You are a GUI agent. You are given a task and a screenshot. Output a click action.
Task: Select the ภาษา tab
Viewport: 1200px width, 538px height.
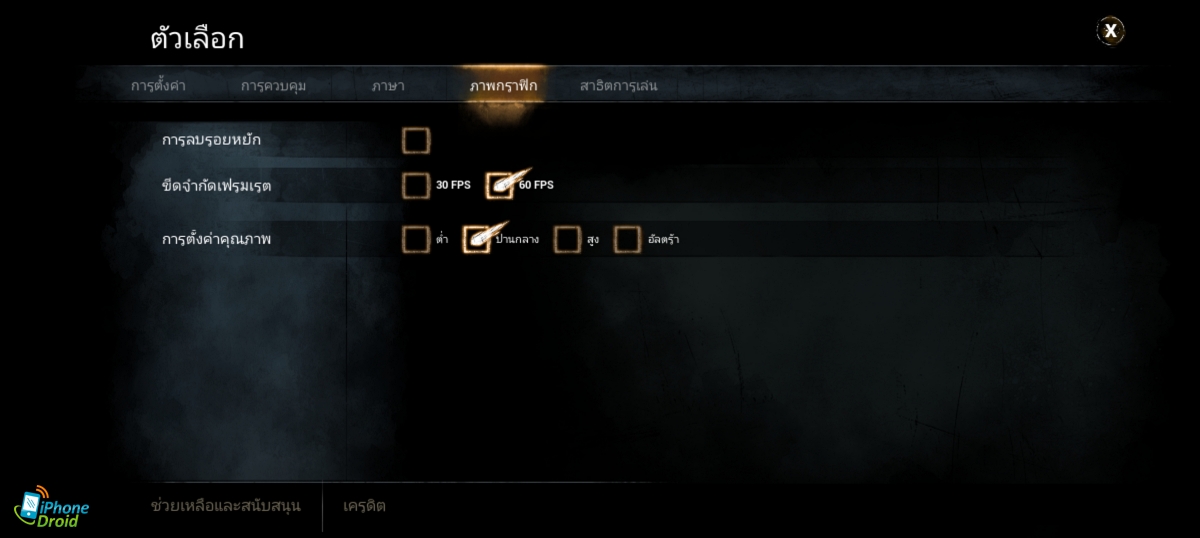[388, 86]
